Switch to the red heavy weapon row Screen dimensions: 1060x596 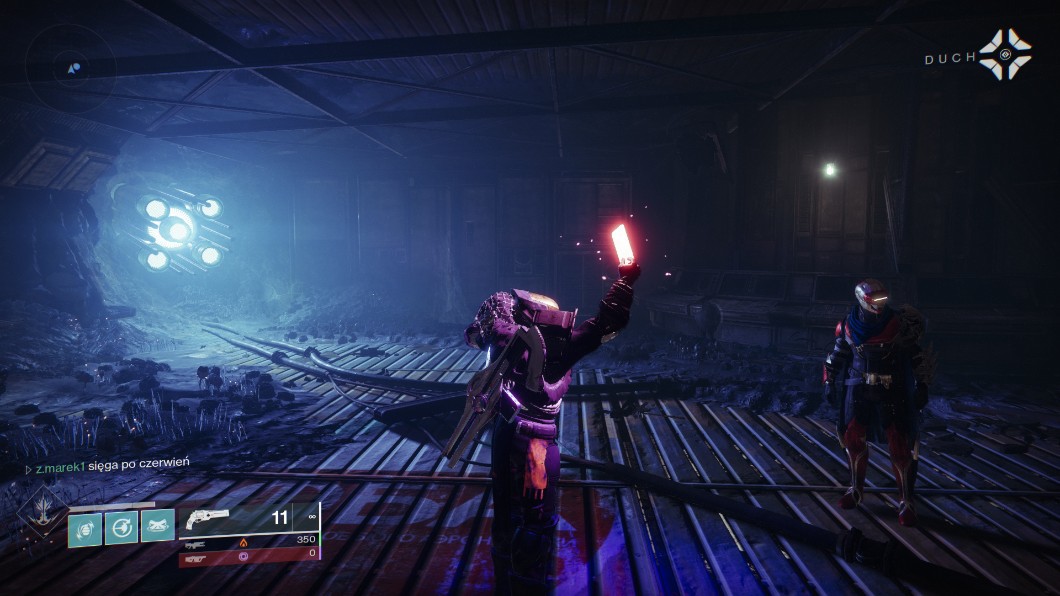(249, 553)
